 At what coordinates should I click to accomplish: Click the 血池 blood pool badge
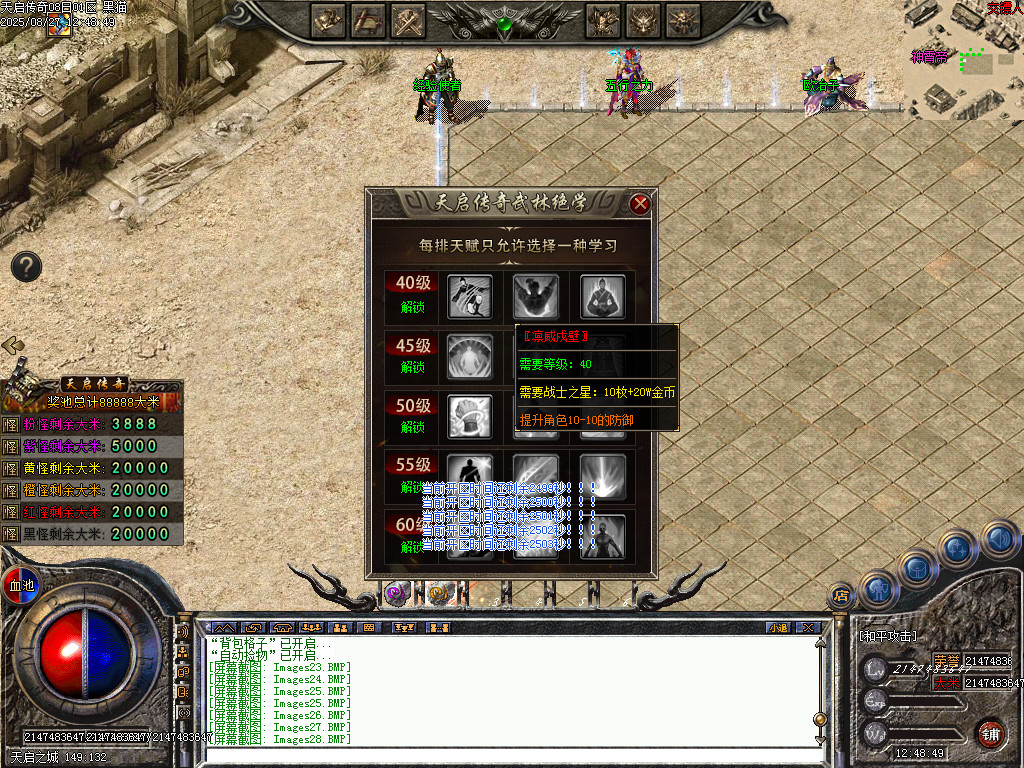click(x=20, y=585)
